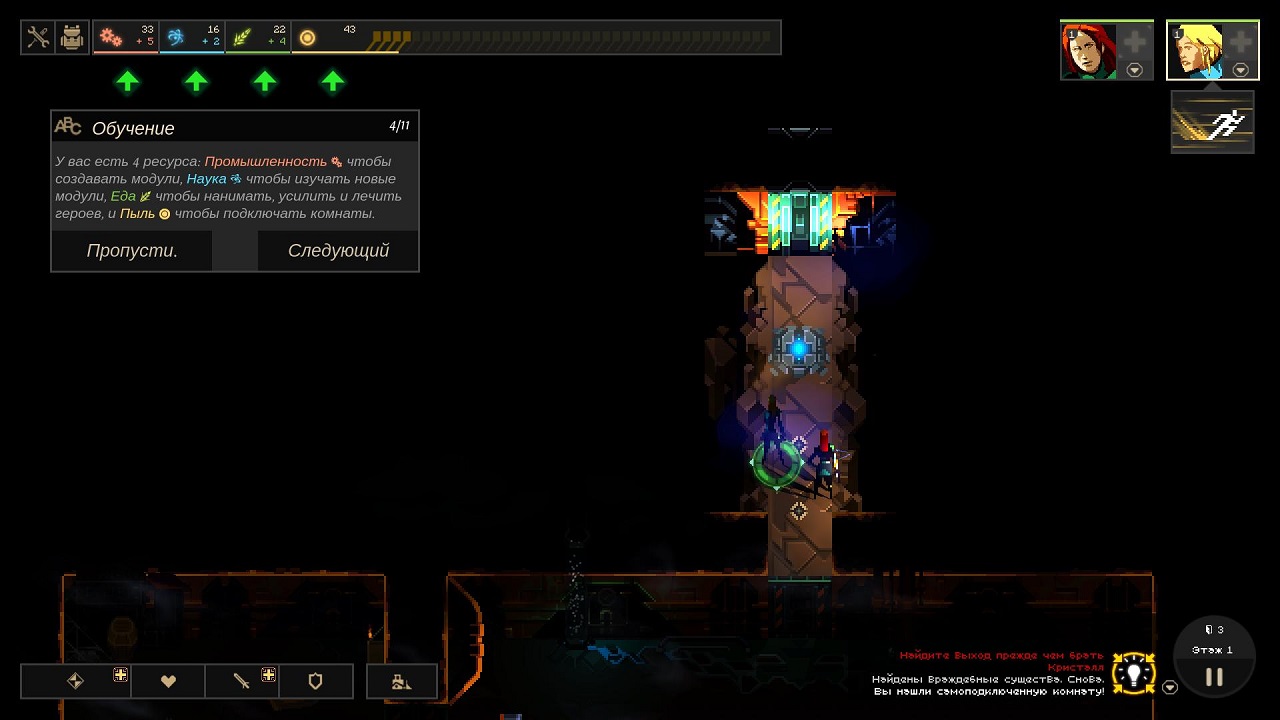The height and width of the screenshot is (720, 1280).
Task: Activate the running figure sprint skill
Action: (1212, 123)
